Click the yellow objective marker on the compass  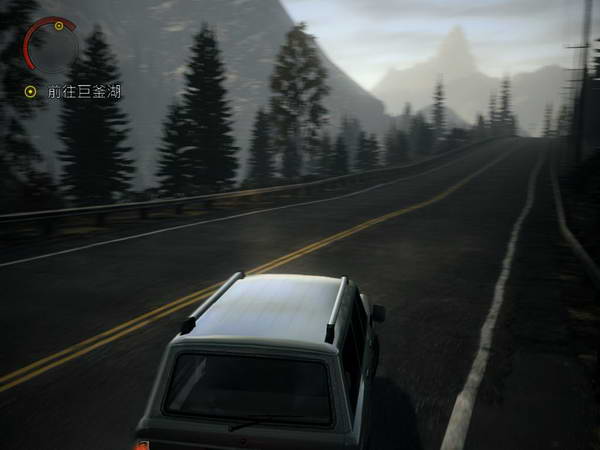[x=59, y=25]
